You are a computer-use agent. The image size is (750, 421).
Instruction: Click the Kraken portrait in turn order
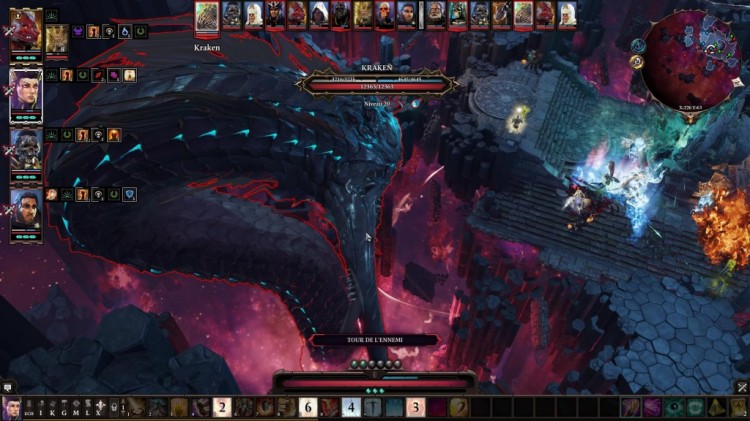pyautogui.click(x=207, y=14)
